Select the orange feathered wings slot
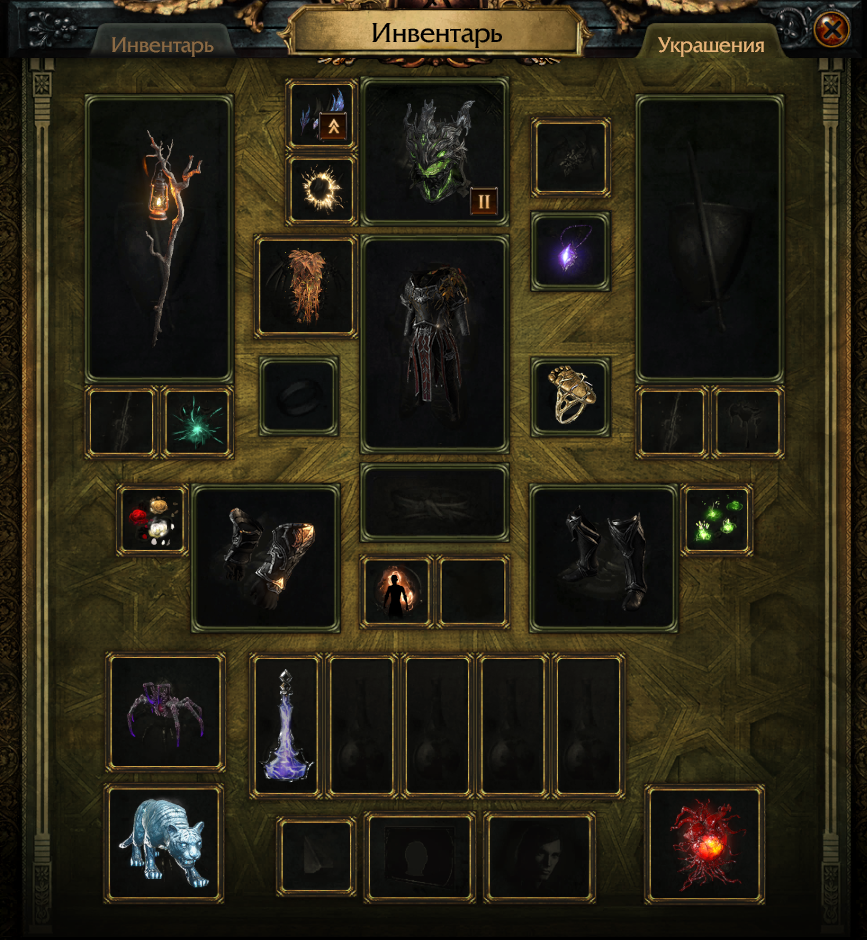867x940 pixels. (306, 286)
